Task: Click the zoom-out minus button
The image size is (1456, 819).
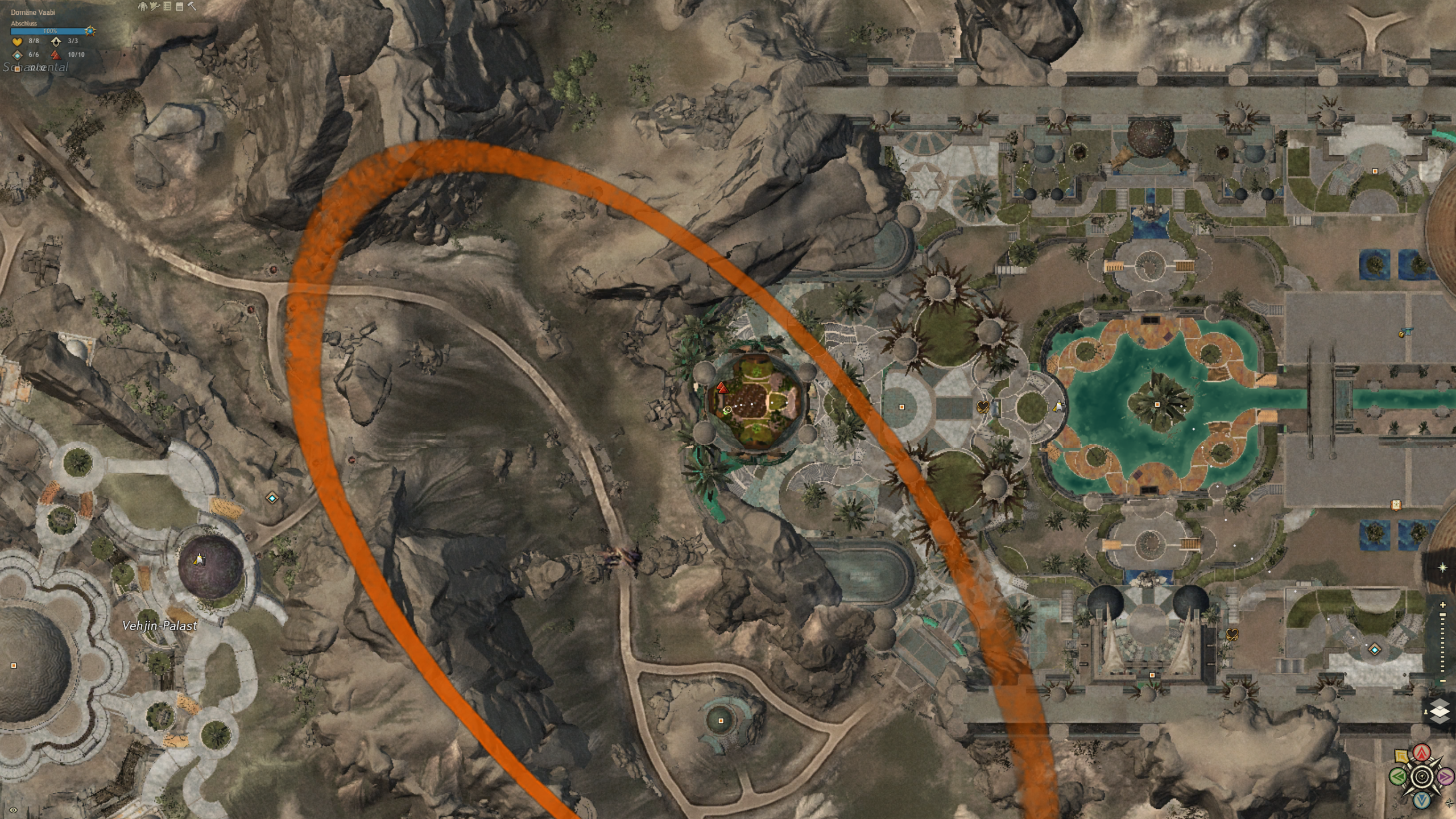Action: coord(1442,681)
